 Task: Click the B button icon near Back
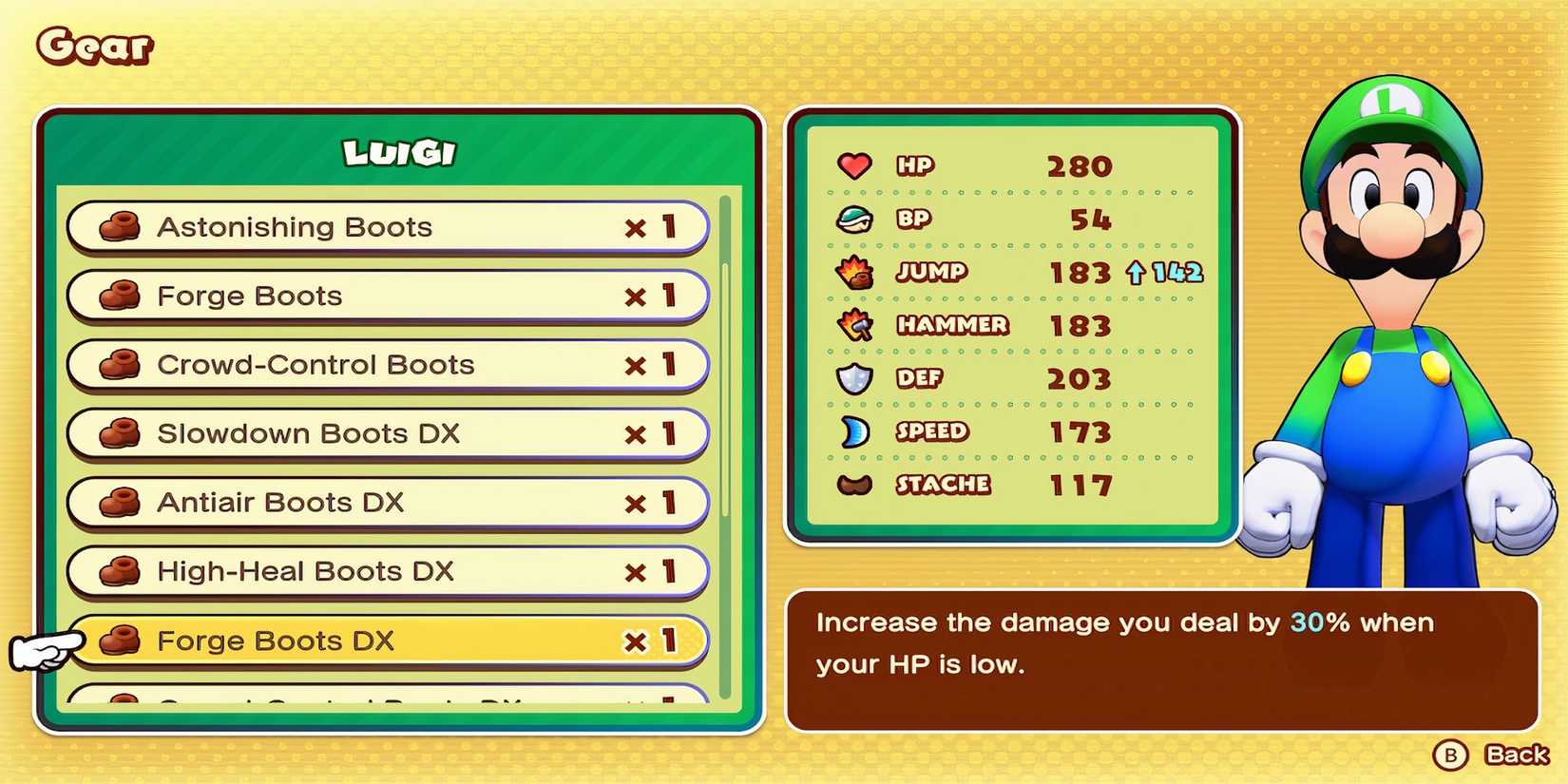[1450, 756]
